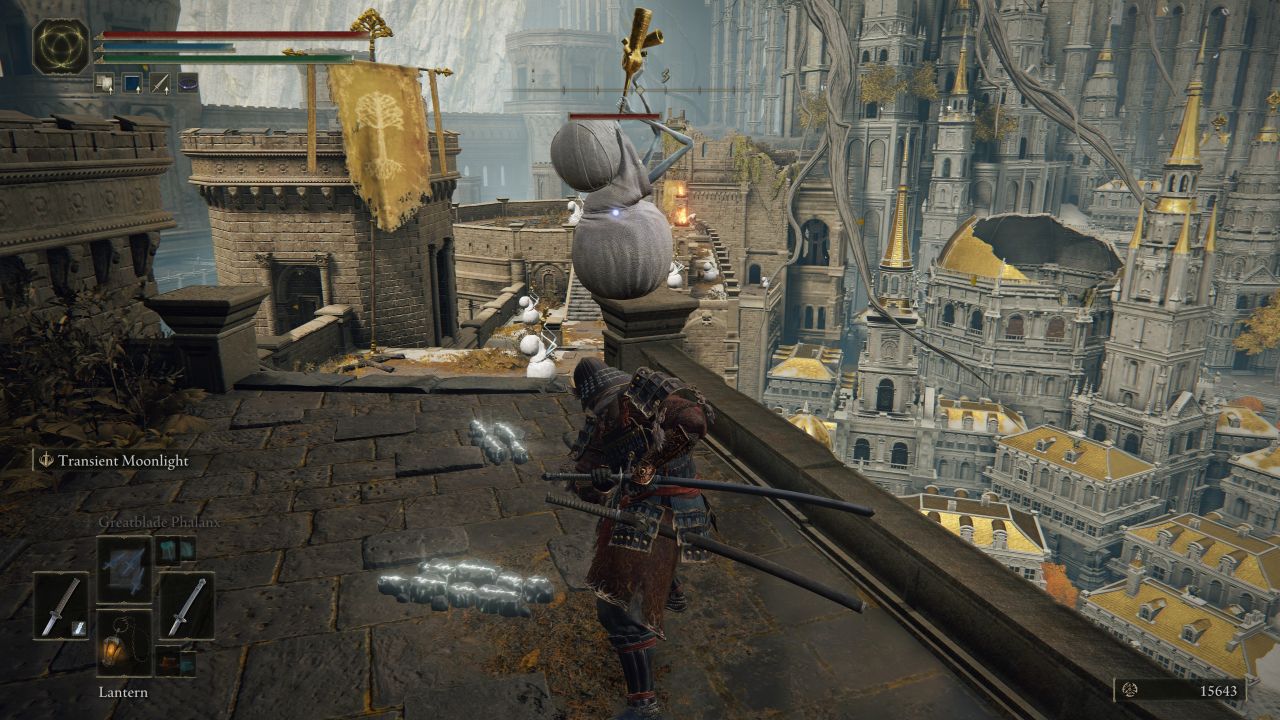Viewport: 1280px width, 720px height.
Task: Click the golden Great Rune emblem icon
Action: coord(61,47)
